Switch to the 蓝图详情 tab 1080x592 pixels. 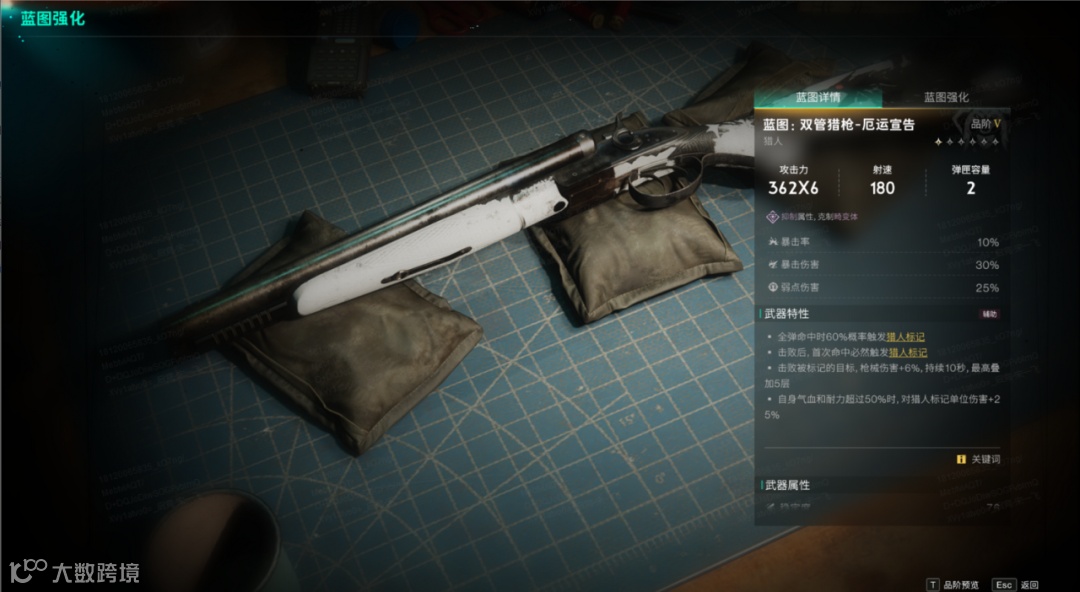[818, 98]
